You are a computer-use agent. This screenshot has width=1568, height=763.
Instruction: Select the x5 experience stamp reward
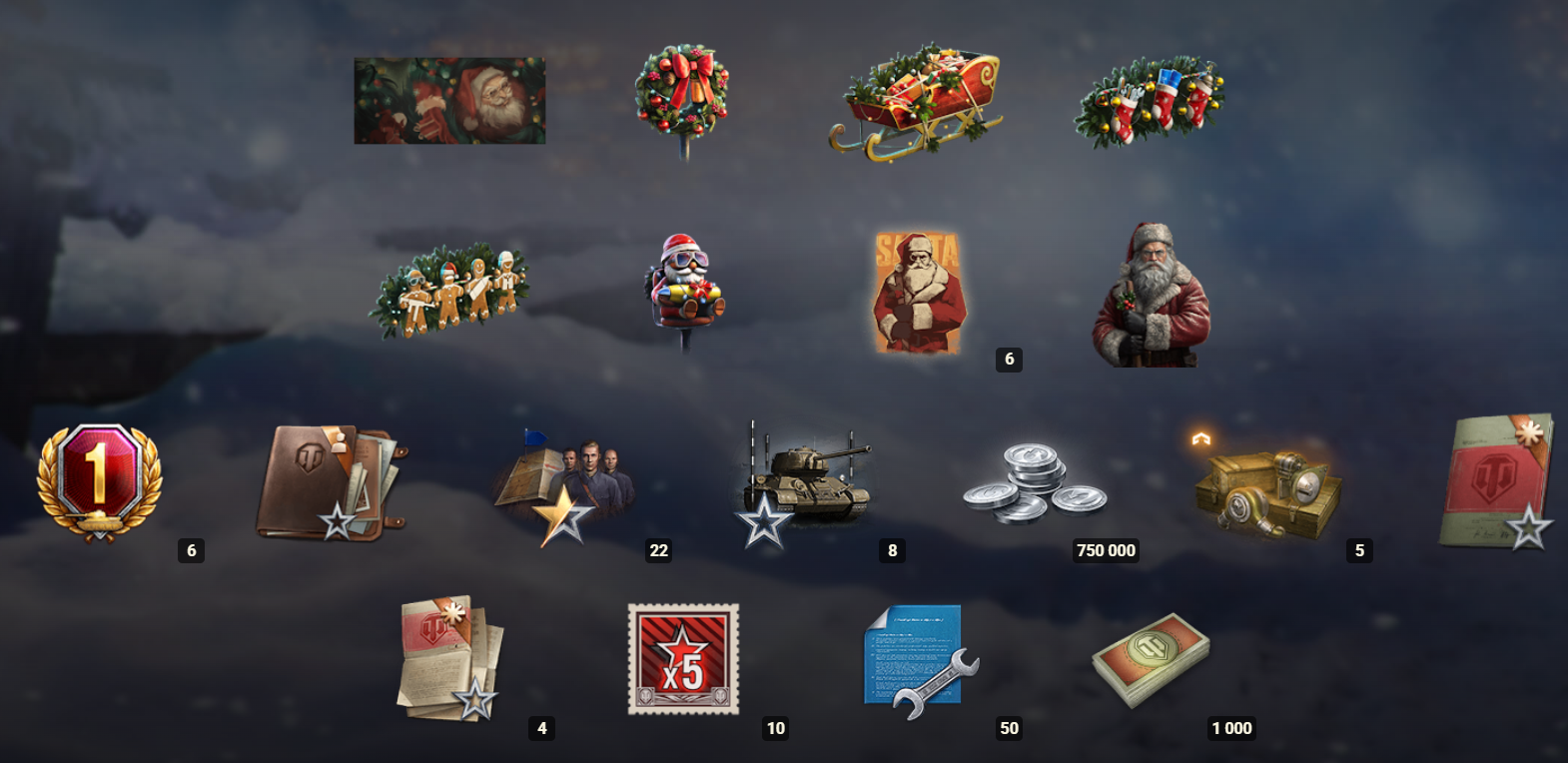click(x=684, y=659)
